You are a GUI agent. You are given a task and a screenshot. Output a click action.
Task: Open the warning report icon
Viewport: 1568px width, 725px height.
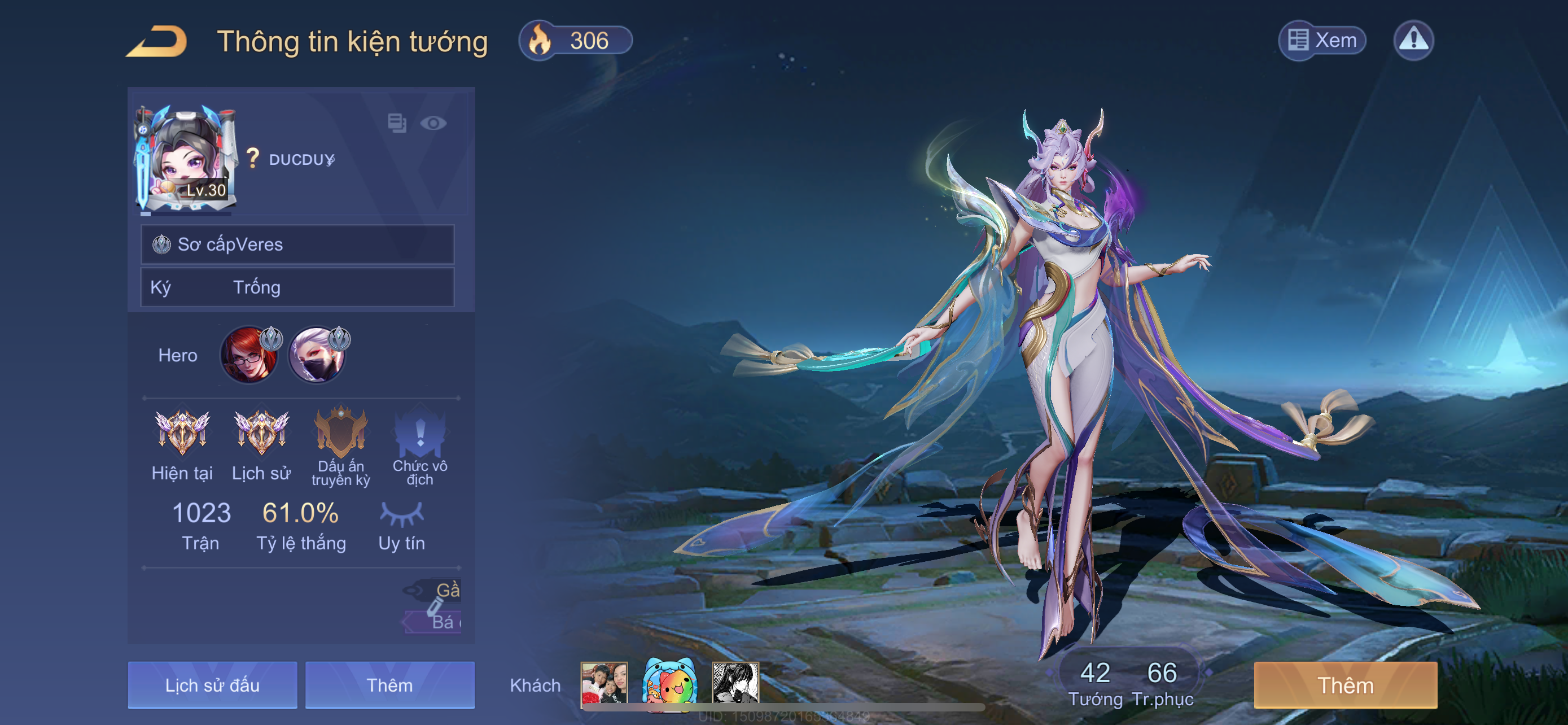tap(1413, 41)
